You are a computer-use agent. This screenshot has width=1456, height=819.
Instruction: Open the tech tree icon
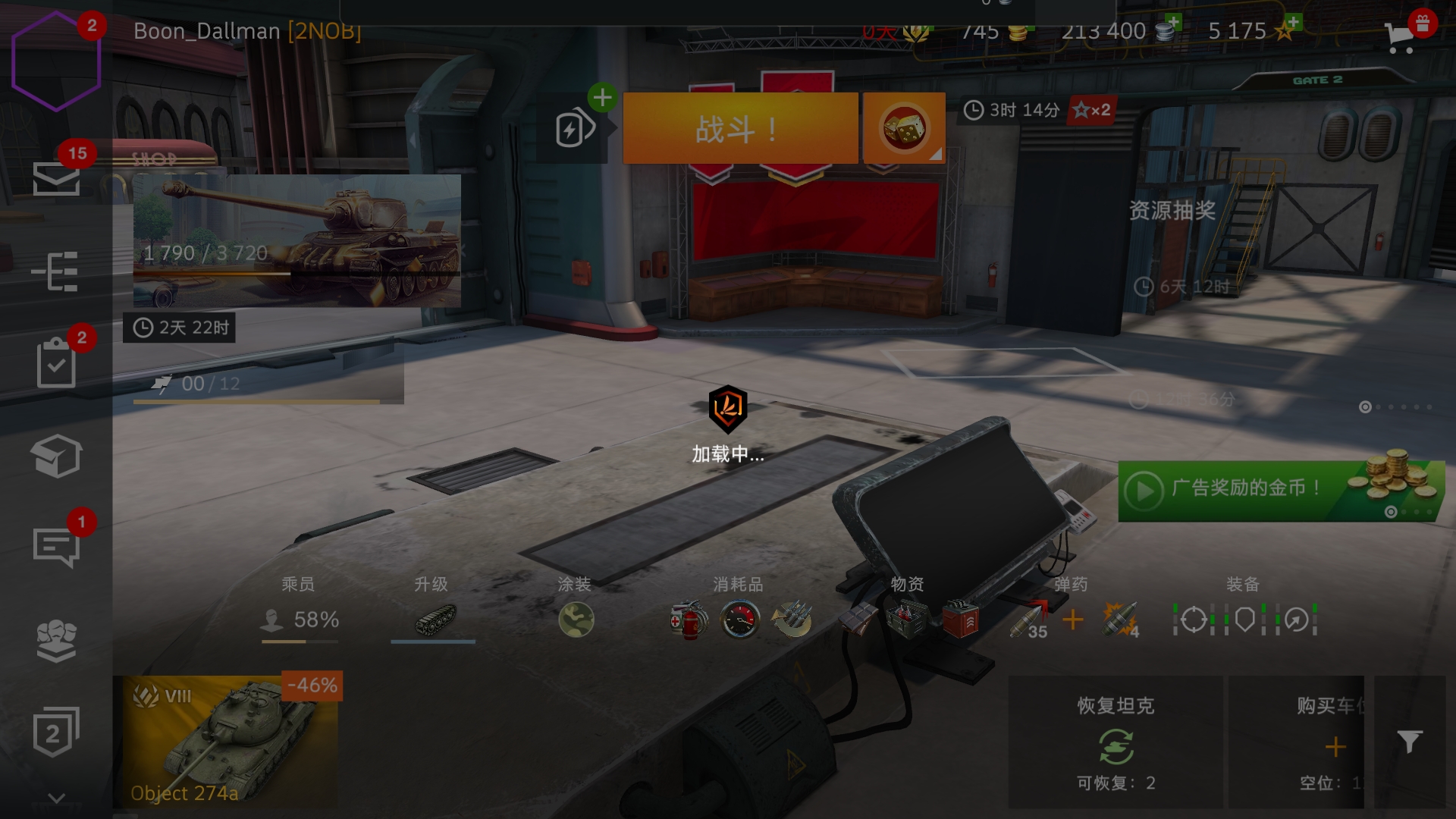[56, 271]
